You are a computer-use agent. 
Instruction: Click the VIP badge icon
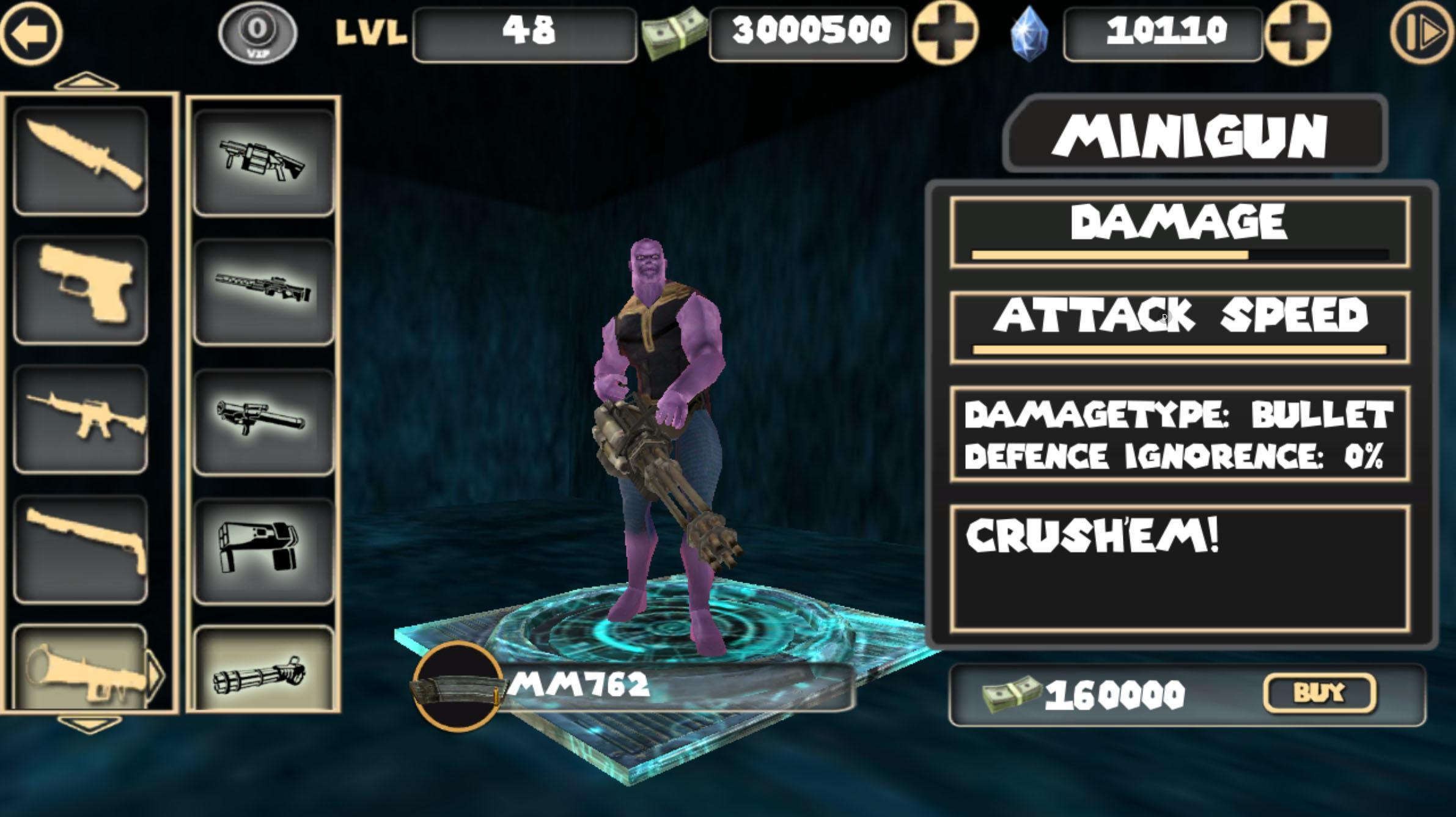257,34
